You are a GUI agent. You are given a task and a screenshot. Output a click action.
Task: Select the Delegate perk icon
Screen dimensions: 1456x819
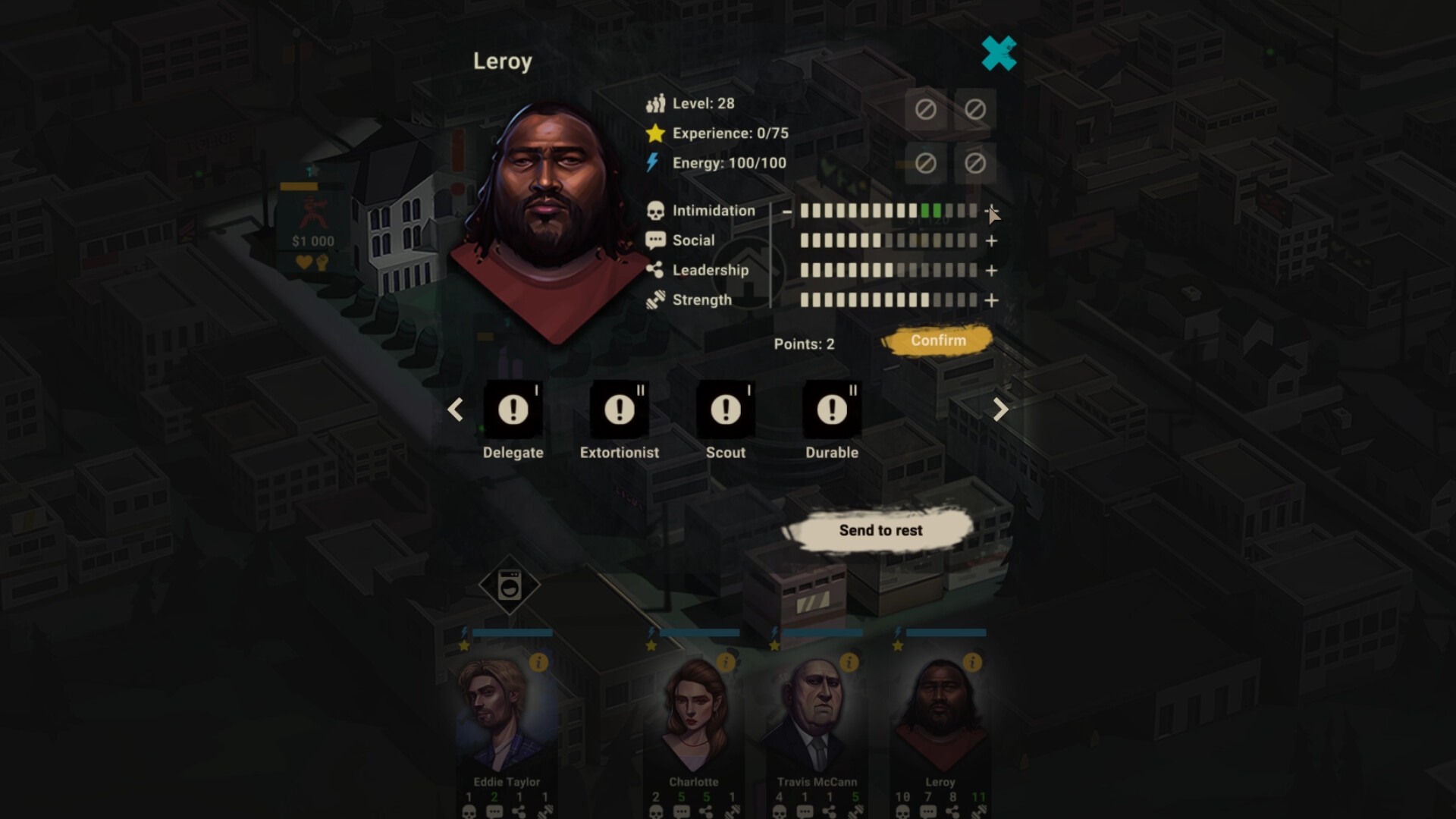click(513, 410)
